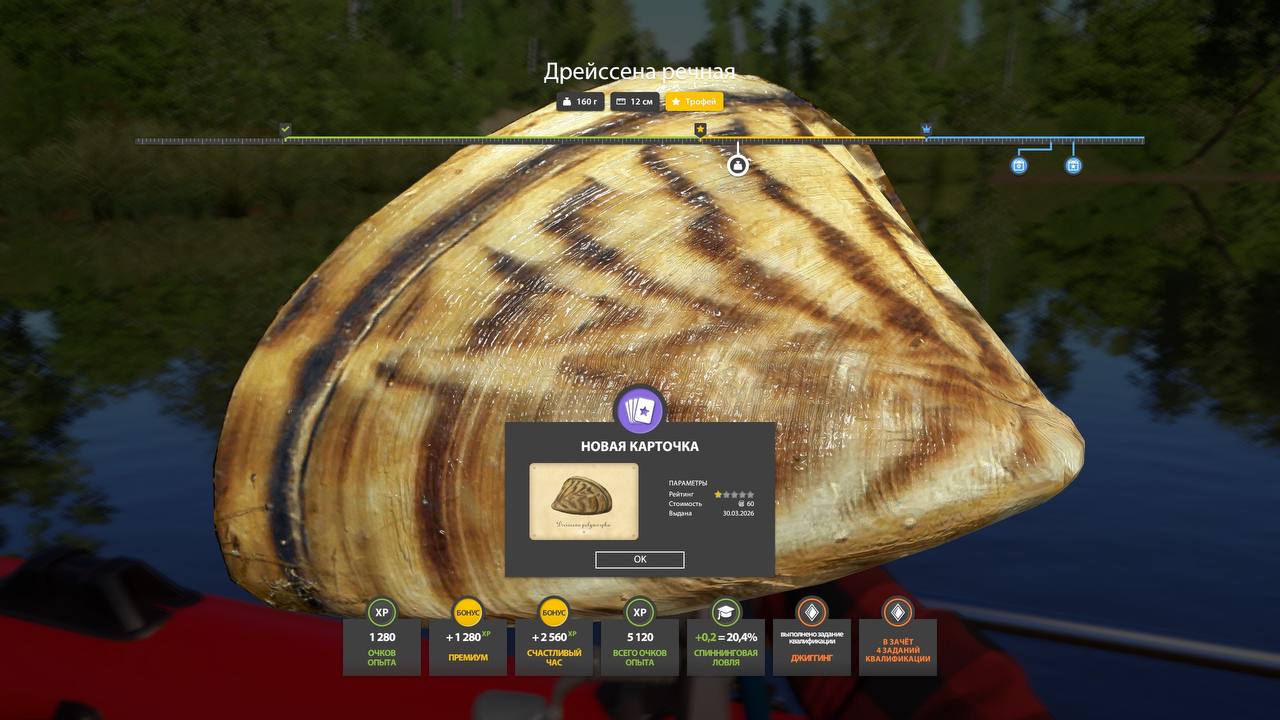
Task: Click the Дрейссена речная title text
Action: point(639,71)
